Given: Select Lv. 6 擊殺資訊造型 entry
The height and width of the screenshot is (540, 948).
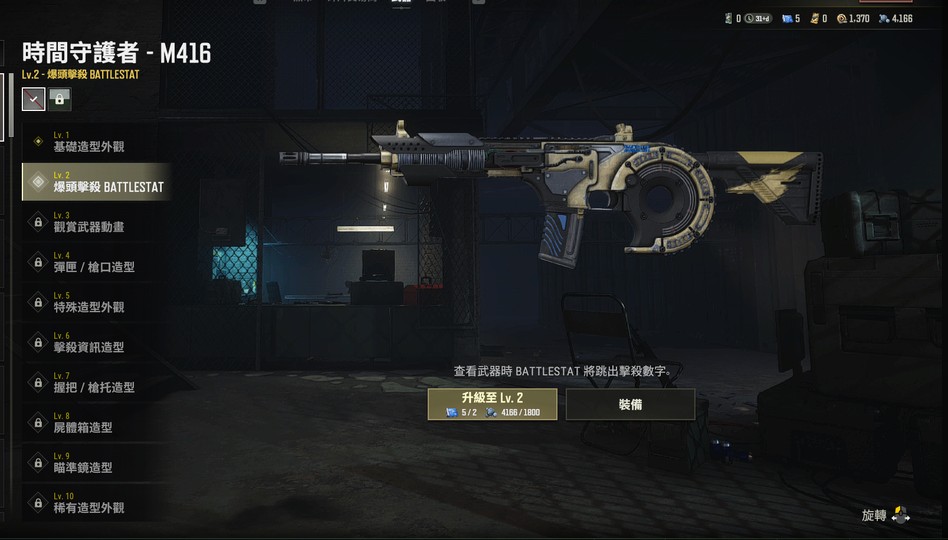Looking at the screenshot, I should pyautogui.click(x=95, y=342).
